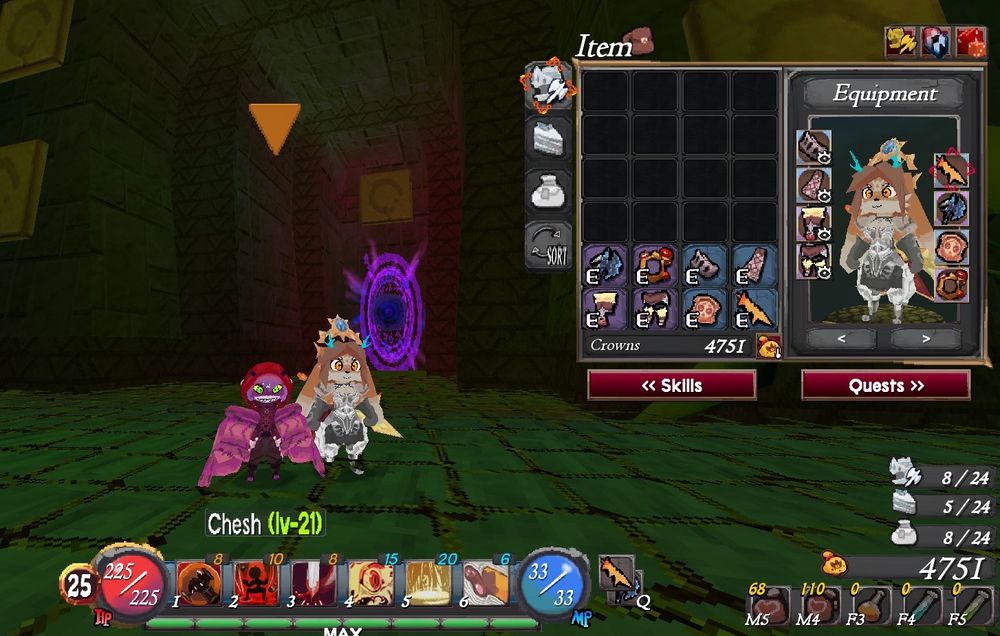Select the equipped weapon slot in Equipment
Image resolution: width=1000 pixels, height=636 pixels.
[x=951, y=171]
